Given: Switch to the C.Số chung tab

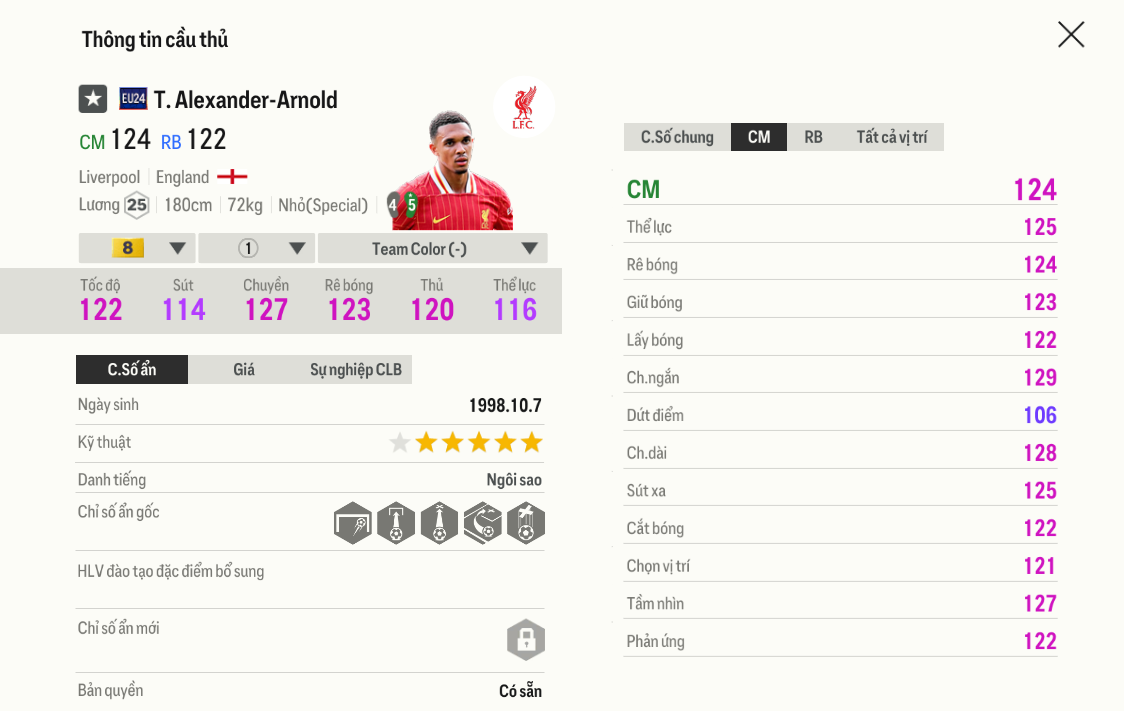Looking at the screenshot, I should (x=677, y=137).
